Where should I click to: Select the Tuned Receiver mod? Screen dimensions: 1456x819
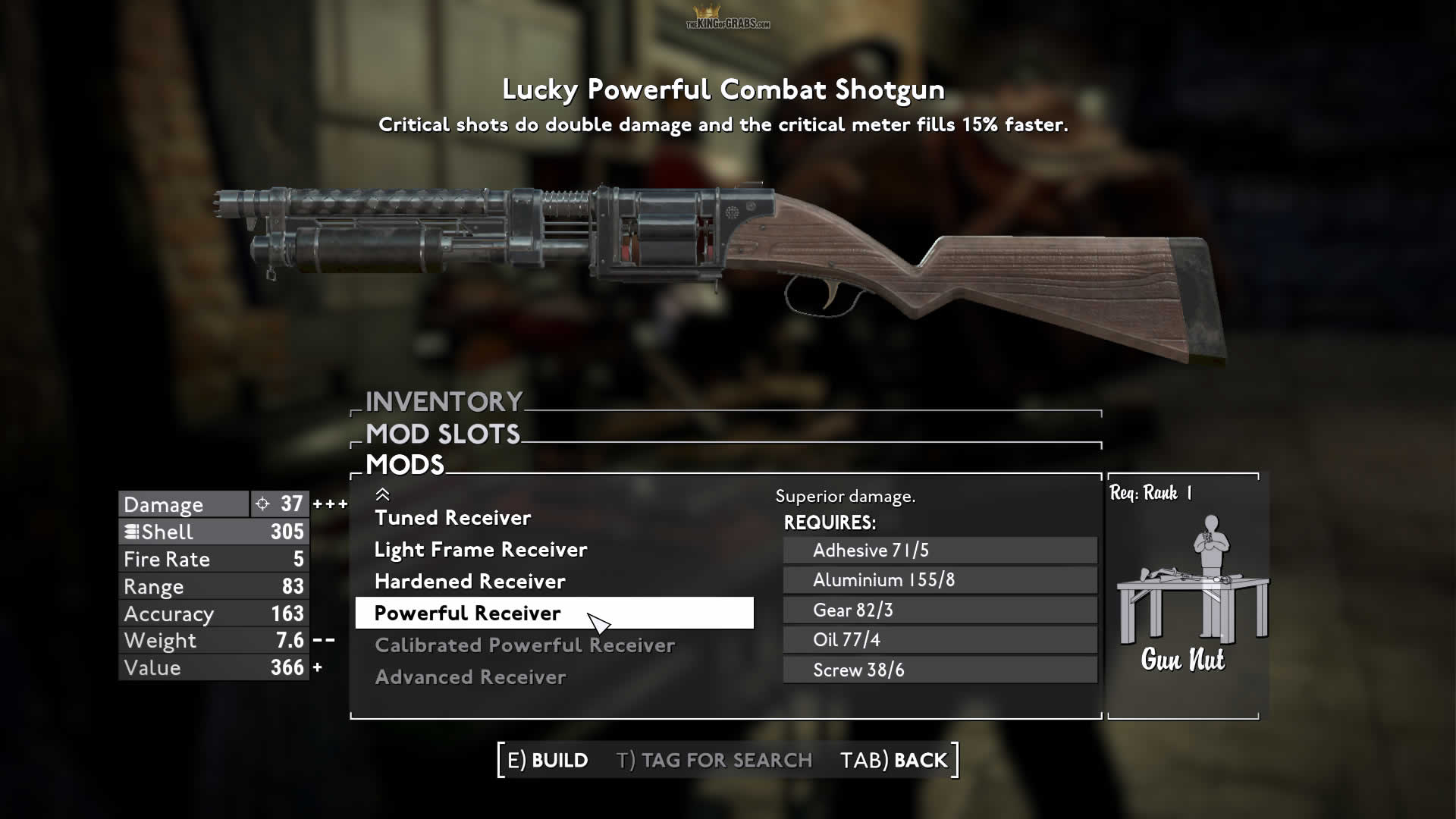pos(453,518)
